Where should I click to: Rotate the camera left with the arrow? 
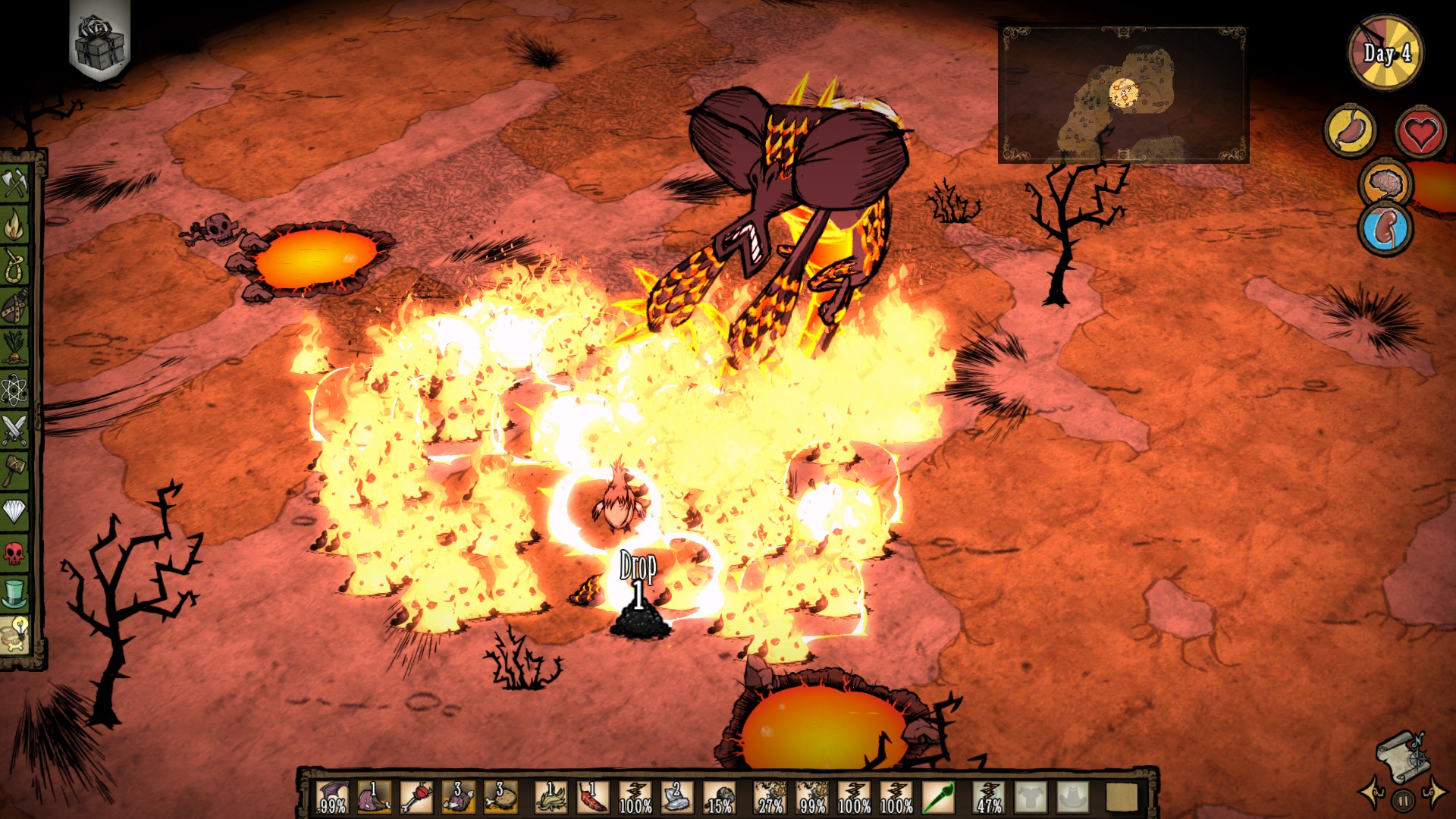coord(1371,794)
